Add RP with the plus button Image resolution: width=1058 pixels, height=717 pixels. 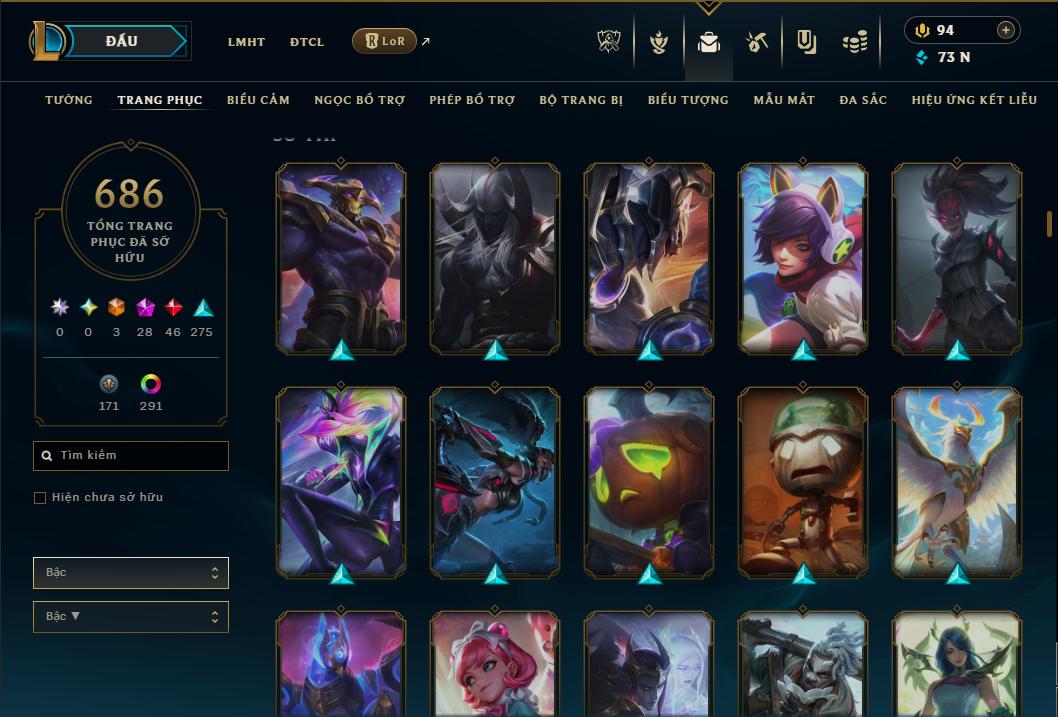[x=1006, y=30]
